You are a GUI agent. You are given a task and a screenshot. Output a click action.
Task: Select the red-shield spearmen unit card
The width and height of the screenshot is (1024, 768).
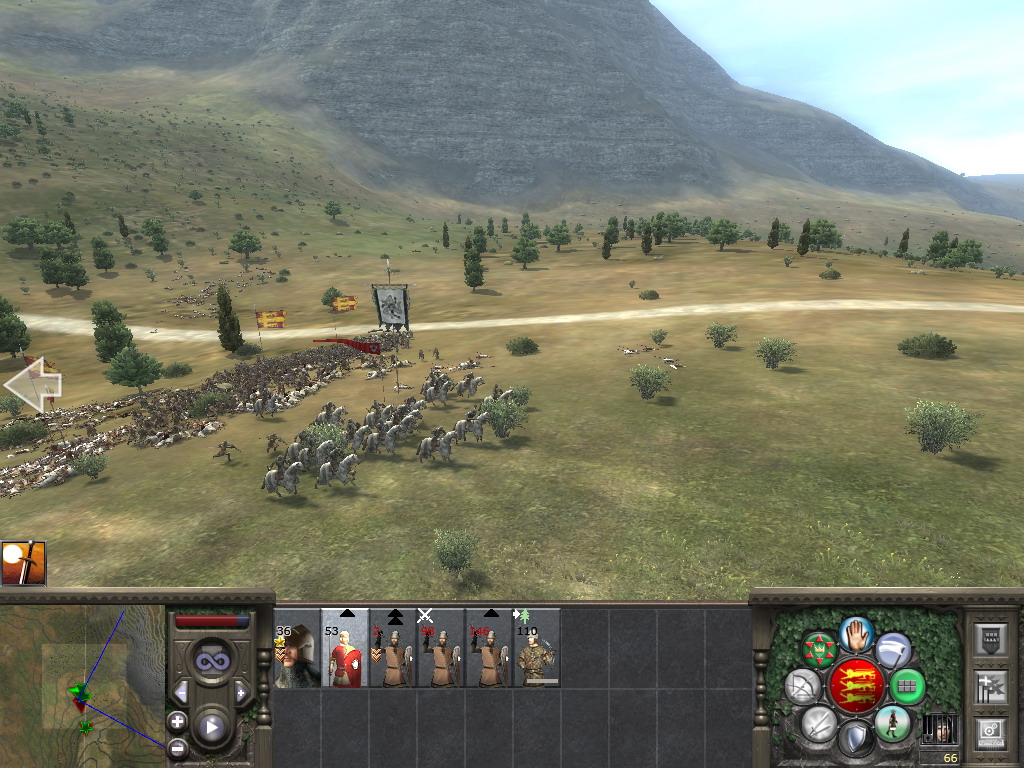click(345, 657)
